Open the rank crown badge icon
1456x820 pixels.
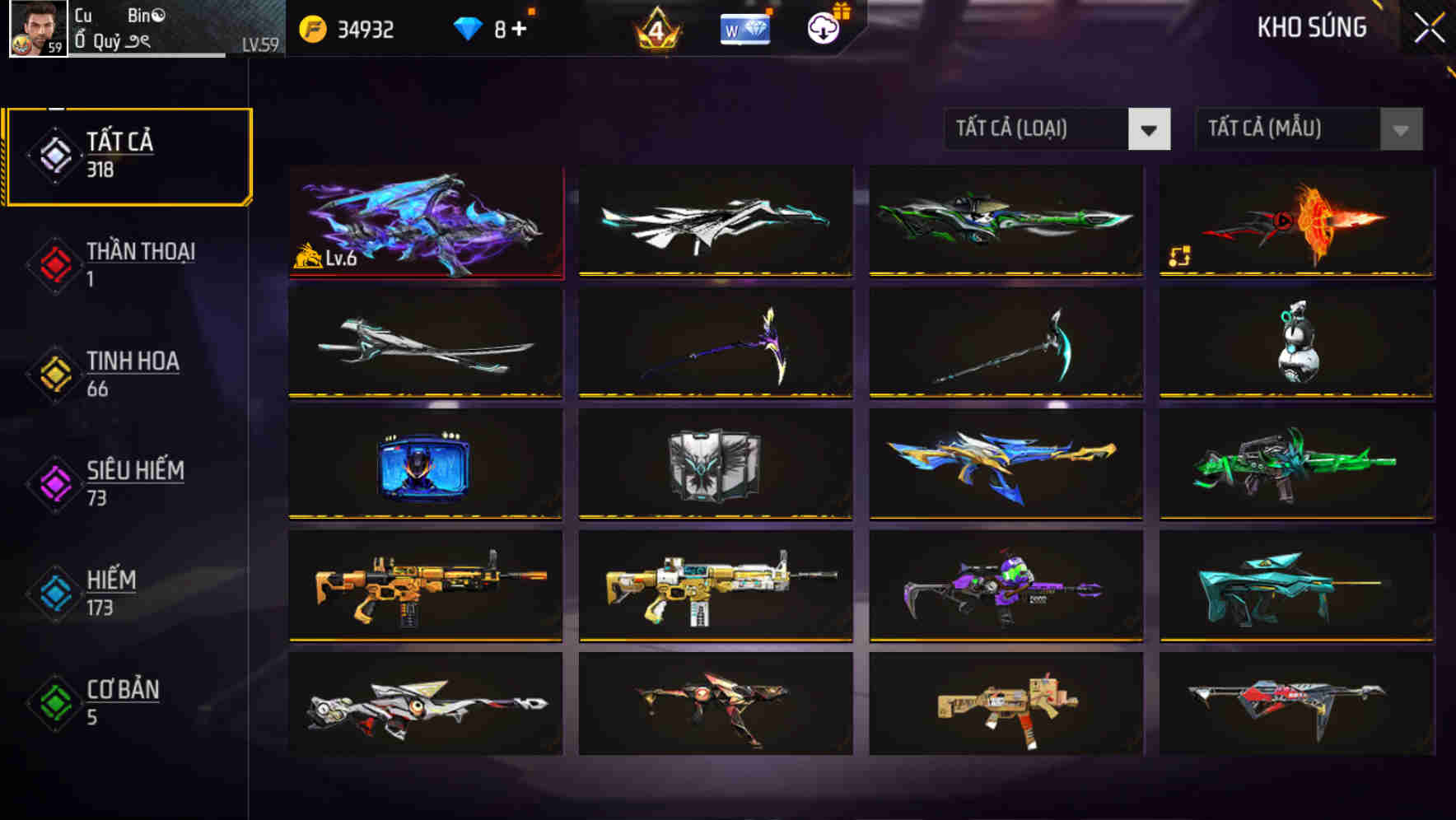pos(656,29)
